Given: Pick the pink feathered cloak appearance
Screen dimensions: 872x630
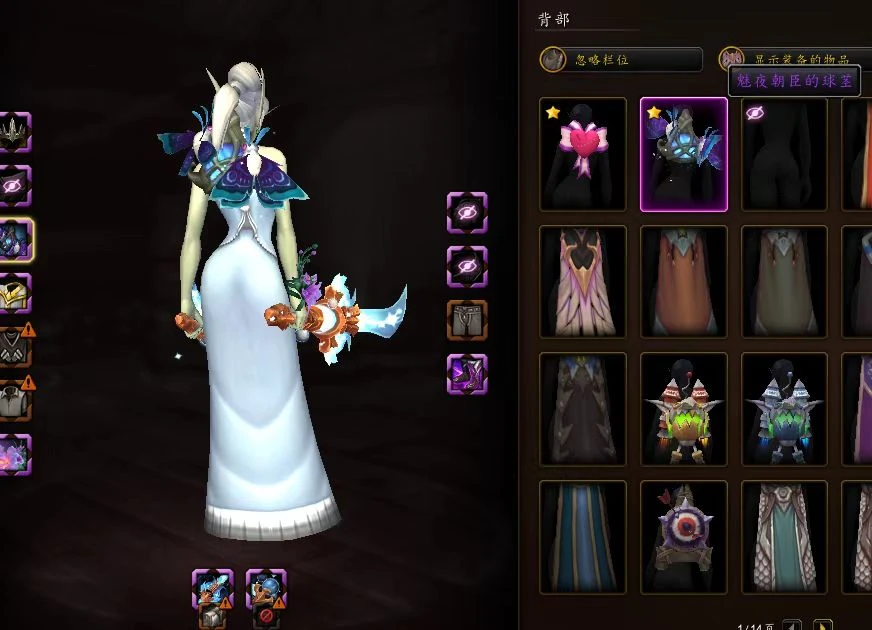Looking at the screenshot, I should tap(583, 282).
